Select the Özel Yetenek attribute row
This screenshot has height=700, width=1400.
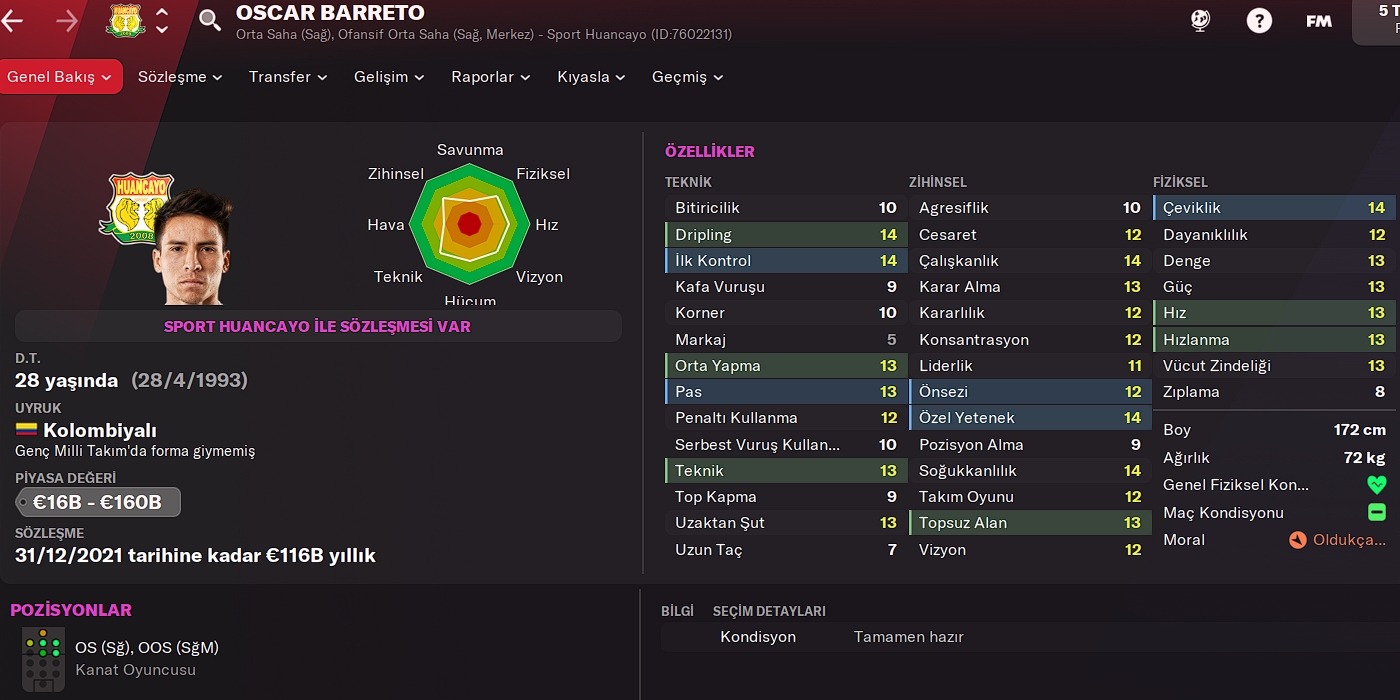point(1029,418)
